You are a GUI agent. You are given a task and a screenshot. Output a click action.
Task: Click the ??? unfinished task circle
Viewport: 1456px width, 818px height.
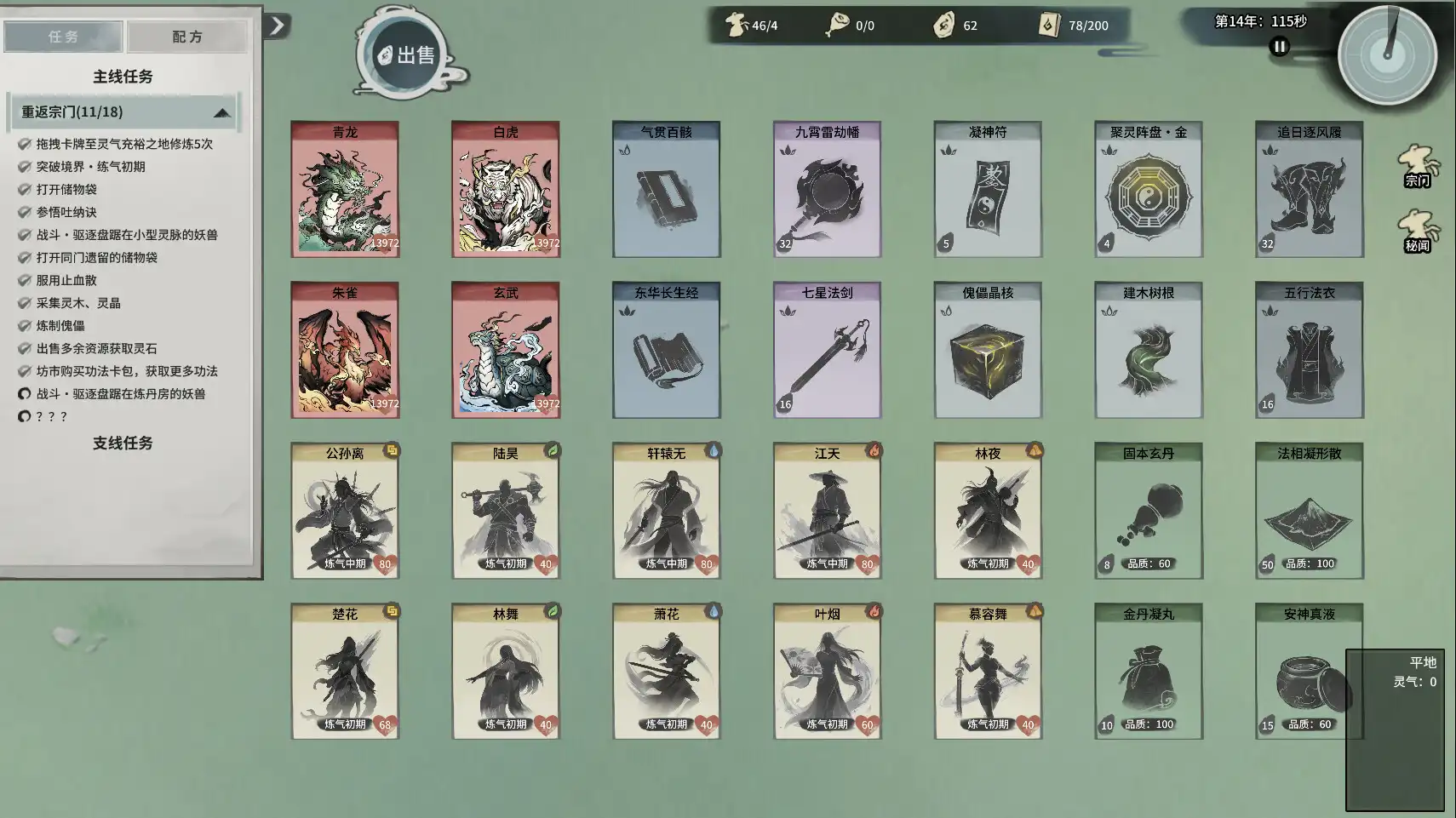[24, 417]
